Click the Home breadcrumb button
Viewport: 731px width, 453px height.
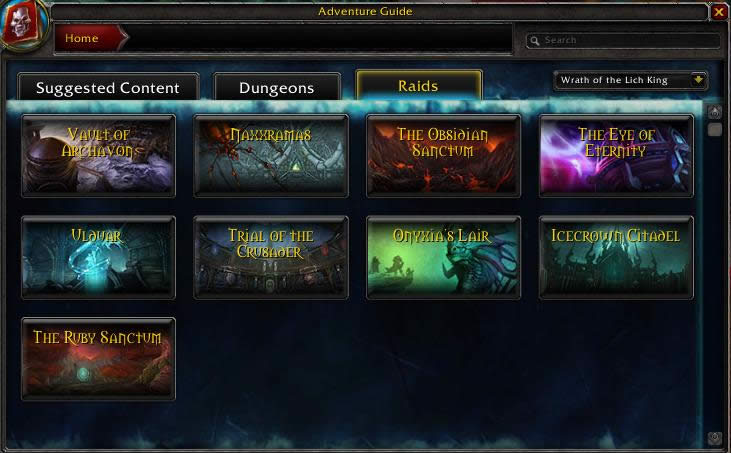pos(90,39)
